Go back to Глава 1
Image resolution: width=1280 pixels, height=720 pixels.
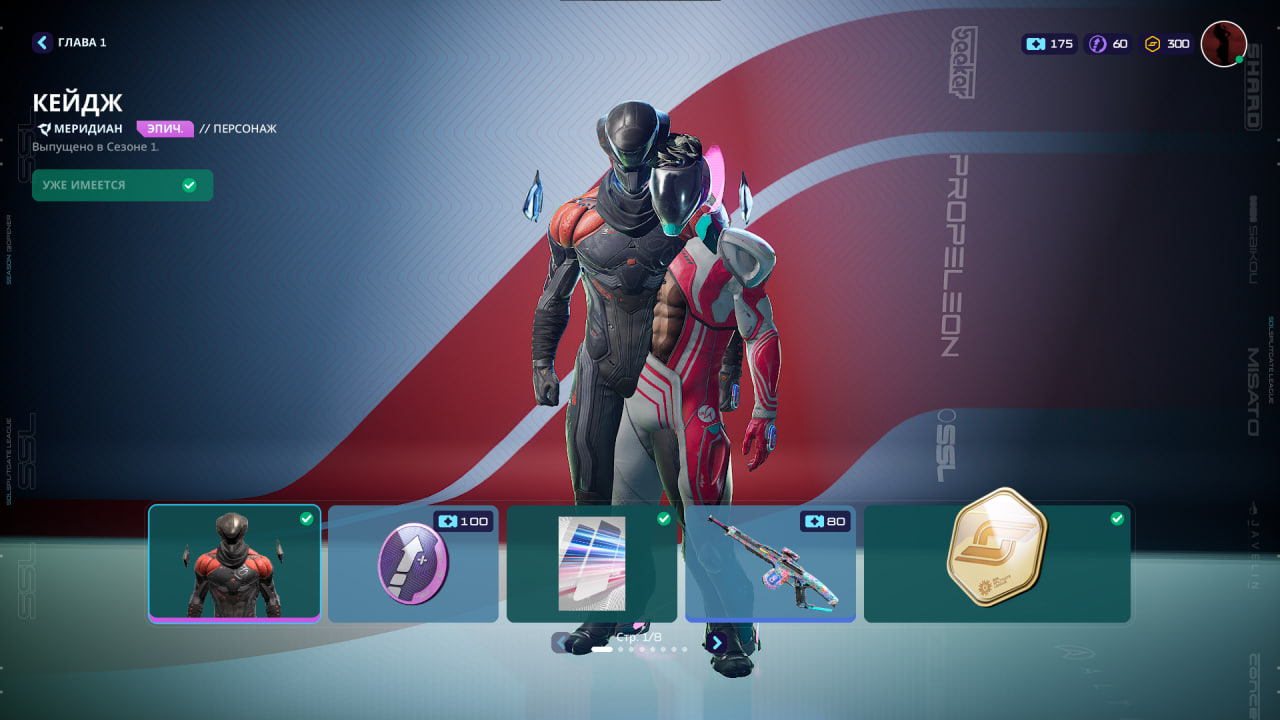point(69,42)
